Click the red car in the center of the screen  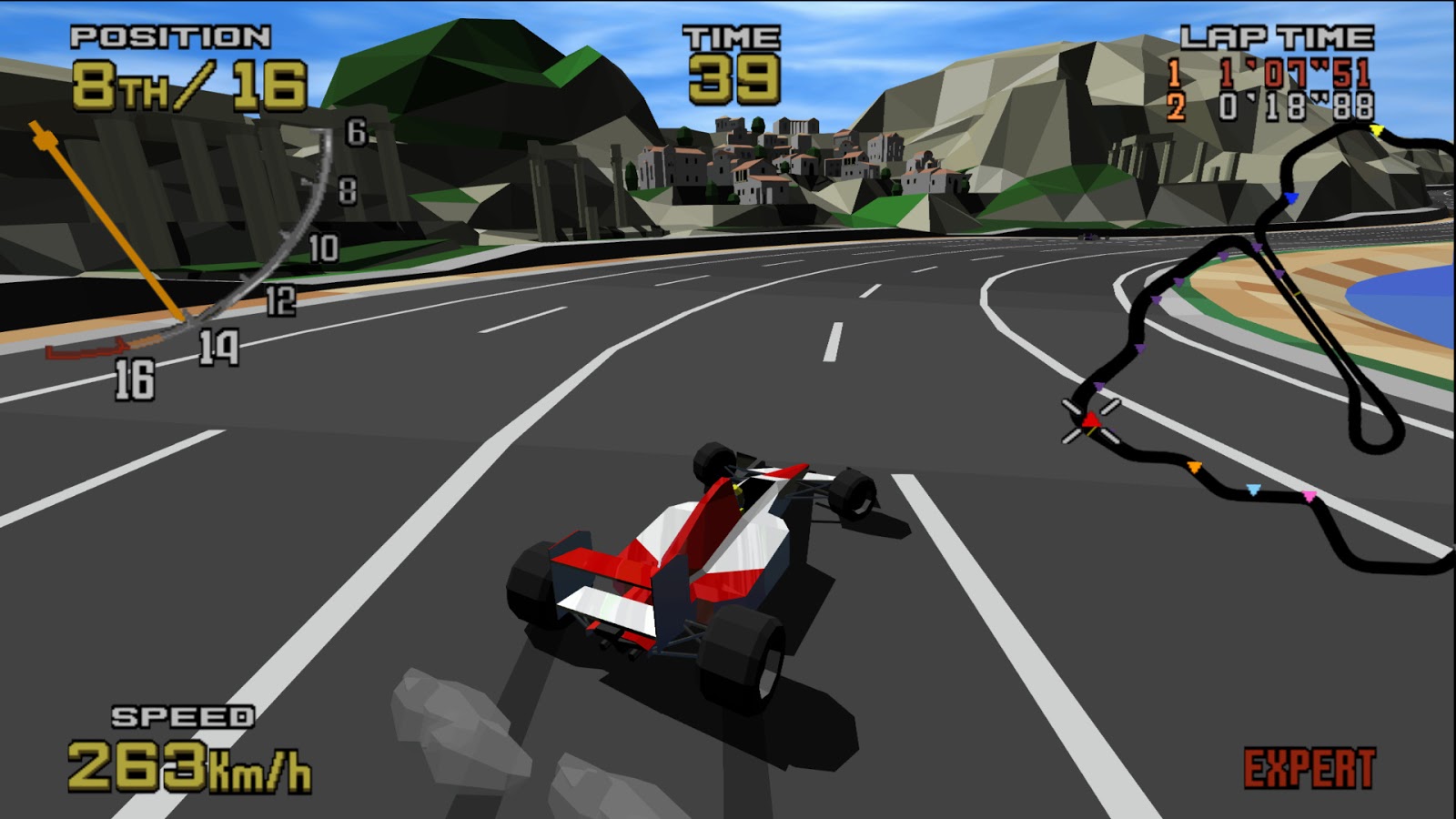tap(692, 564)
